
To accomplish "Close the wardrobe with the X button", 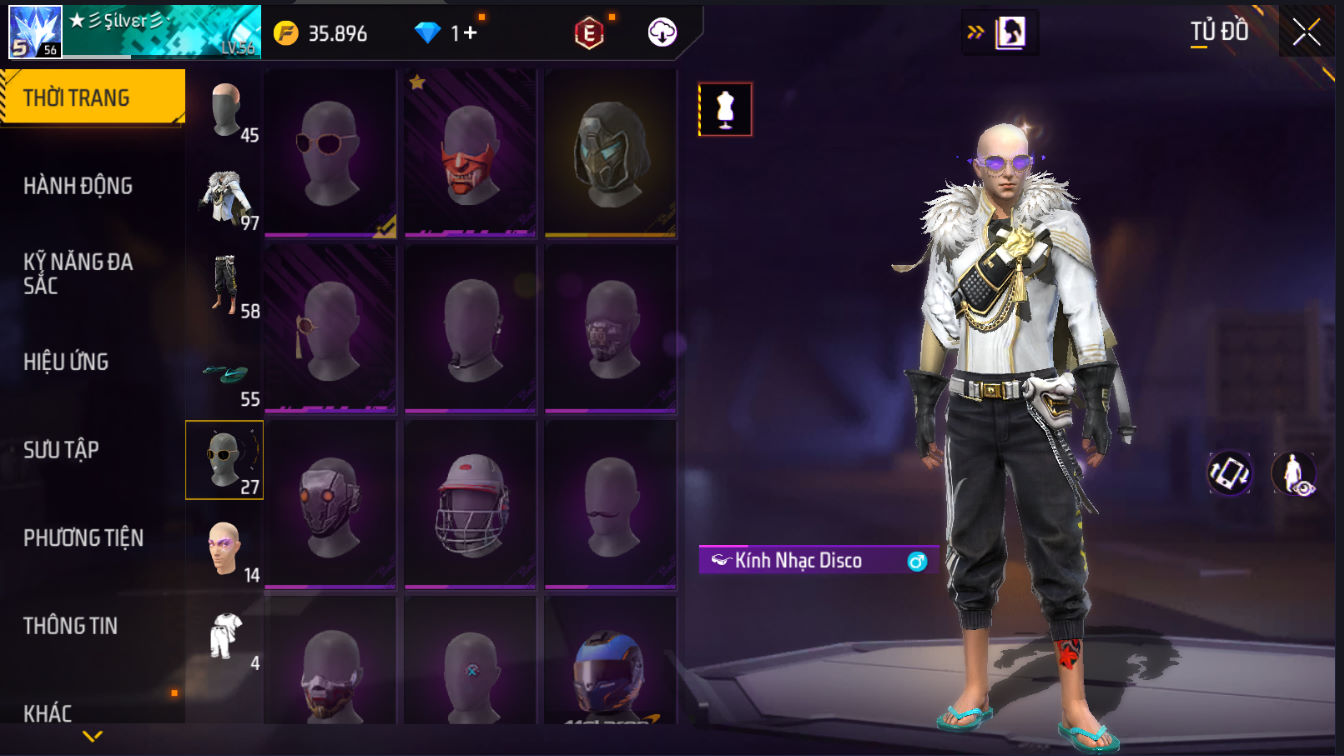I will pos(1306,33).
